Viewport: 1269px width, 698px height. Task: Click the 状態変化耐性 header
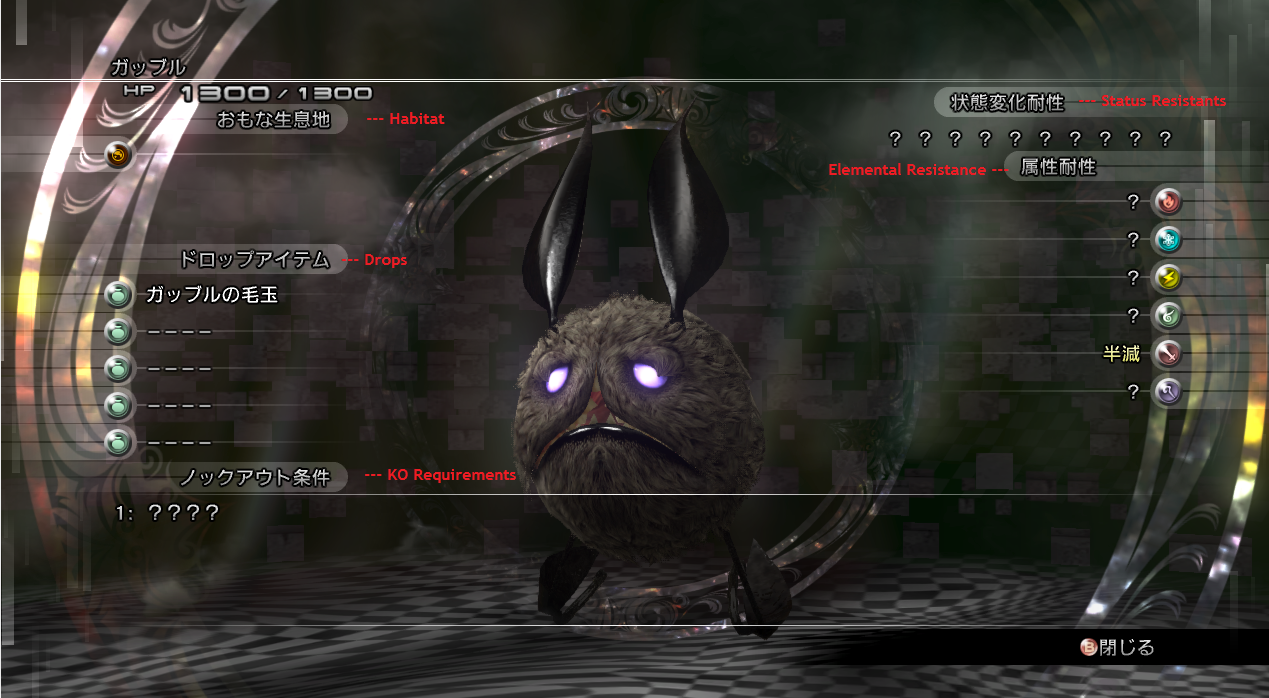(x=1007, y=102)
